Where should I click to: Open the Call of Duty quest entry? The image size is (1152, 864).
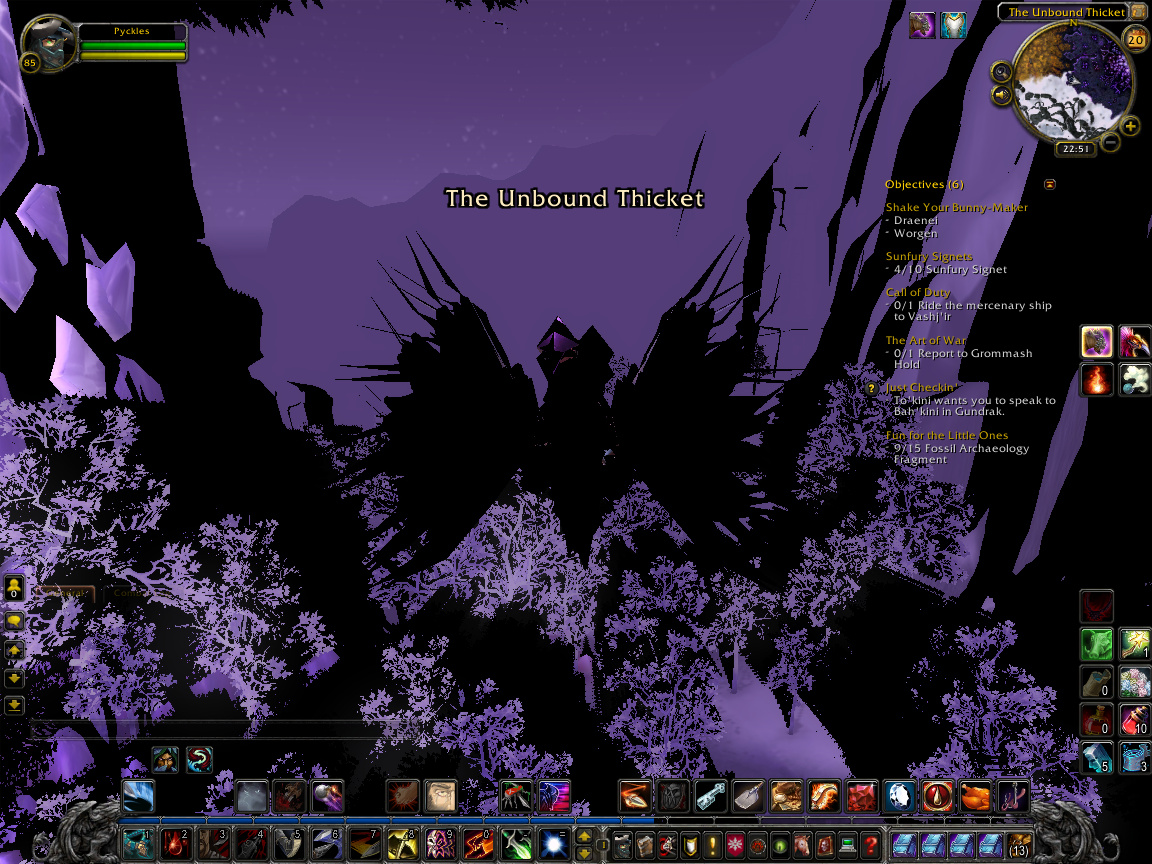(918, 292)
